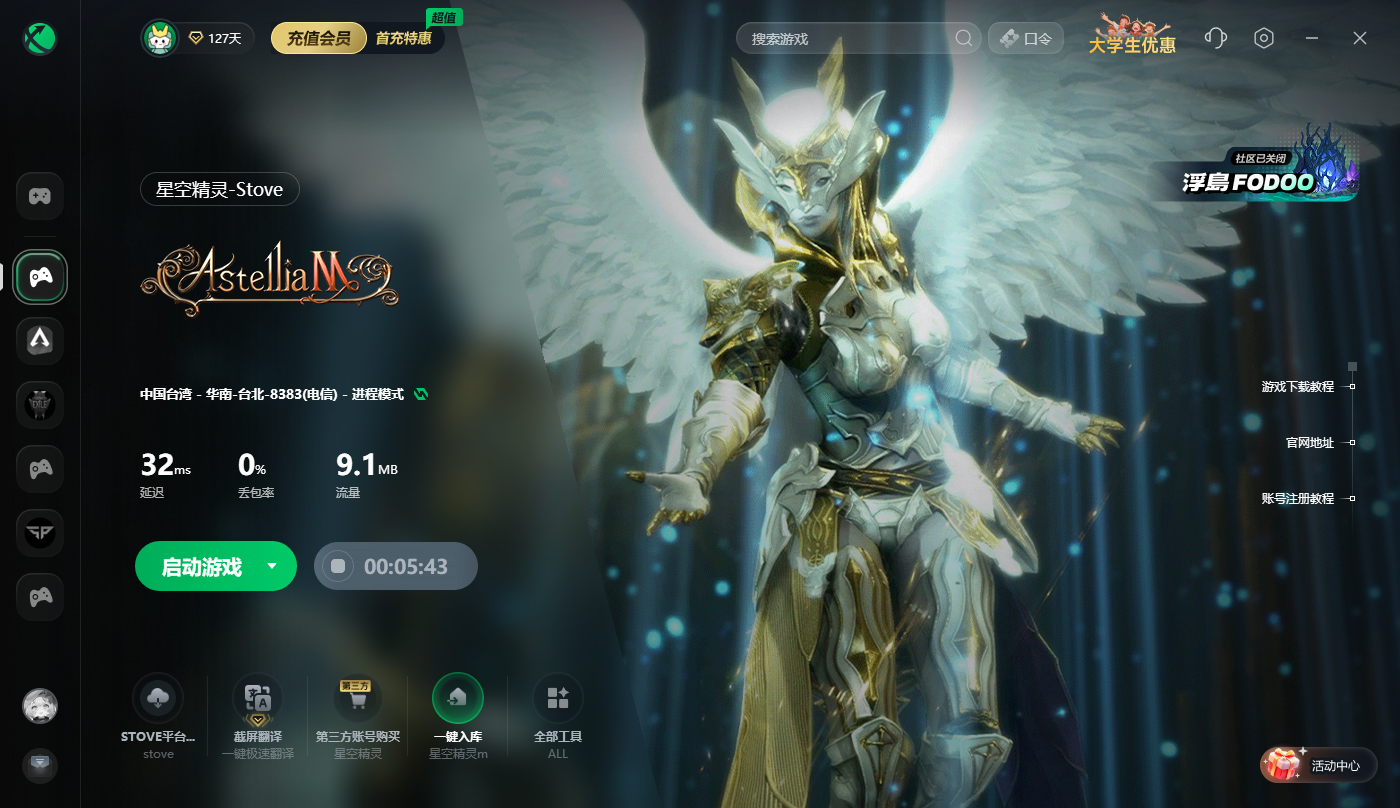Open settings via the hexagon icon

click(1264, 38)
